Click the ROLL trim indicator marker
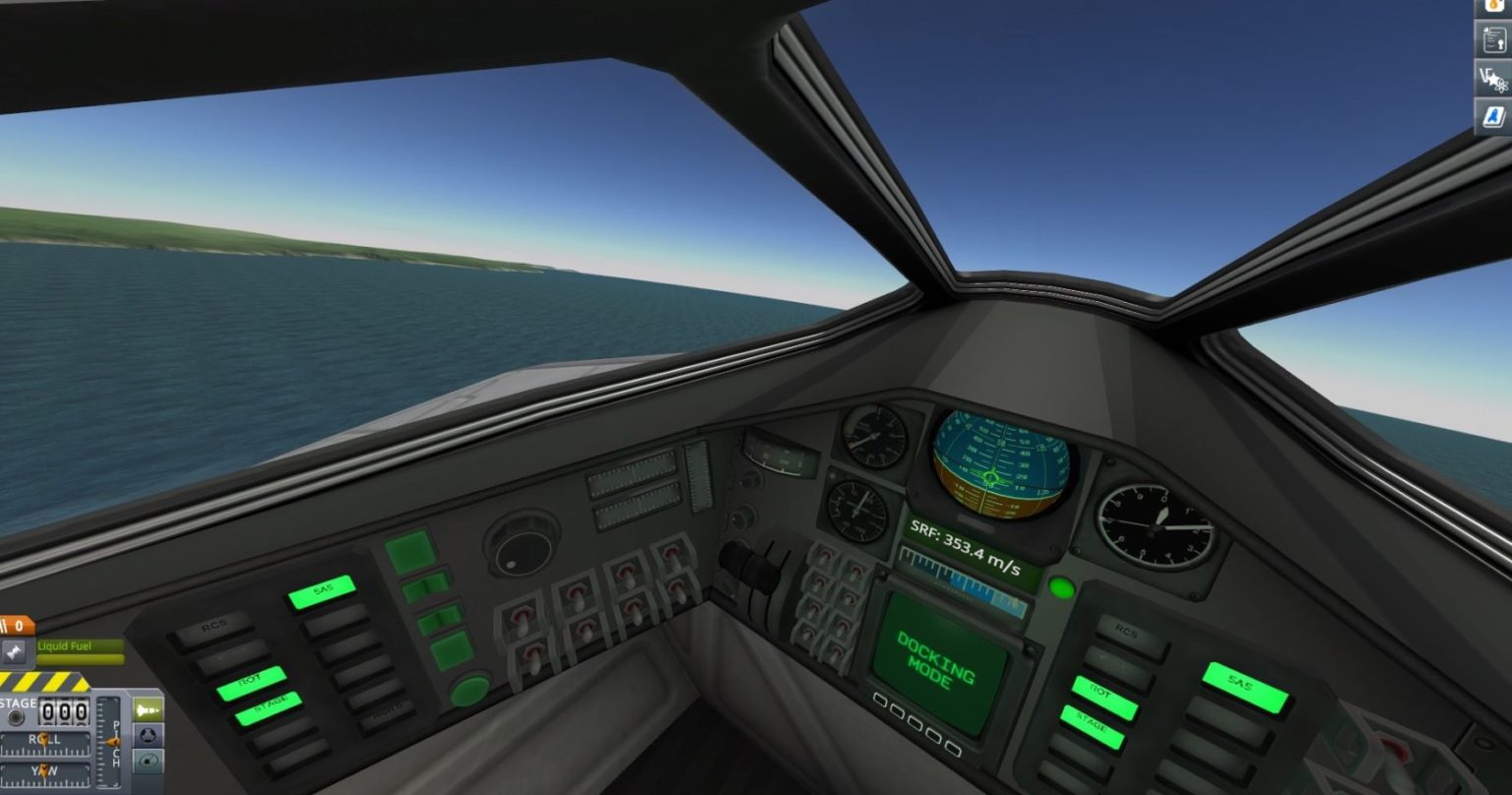This screenshot has height=795, width=1512. pos(45,738)
